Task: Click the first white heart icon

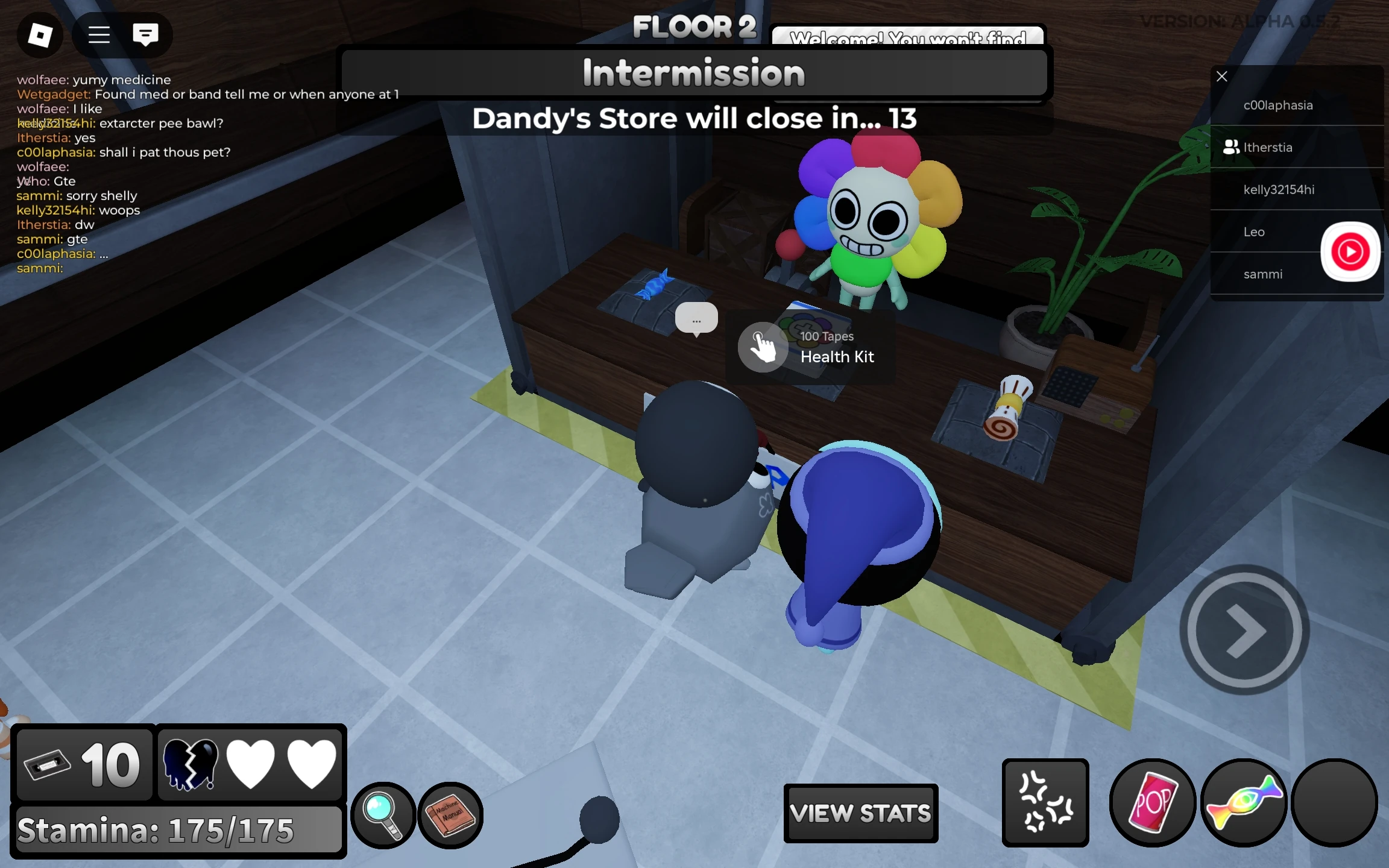Action: coord(252,764)
